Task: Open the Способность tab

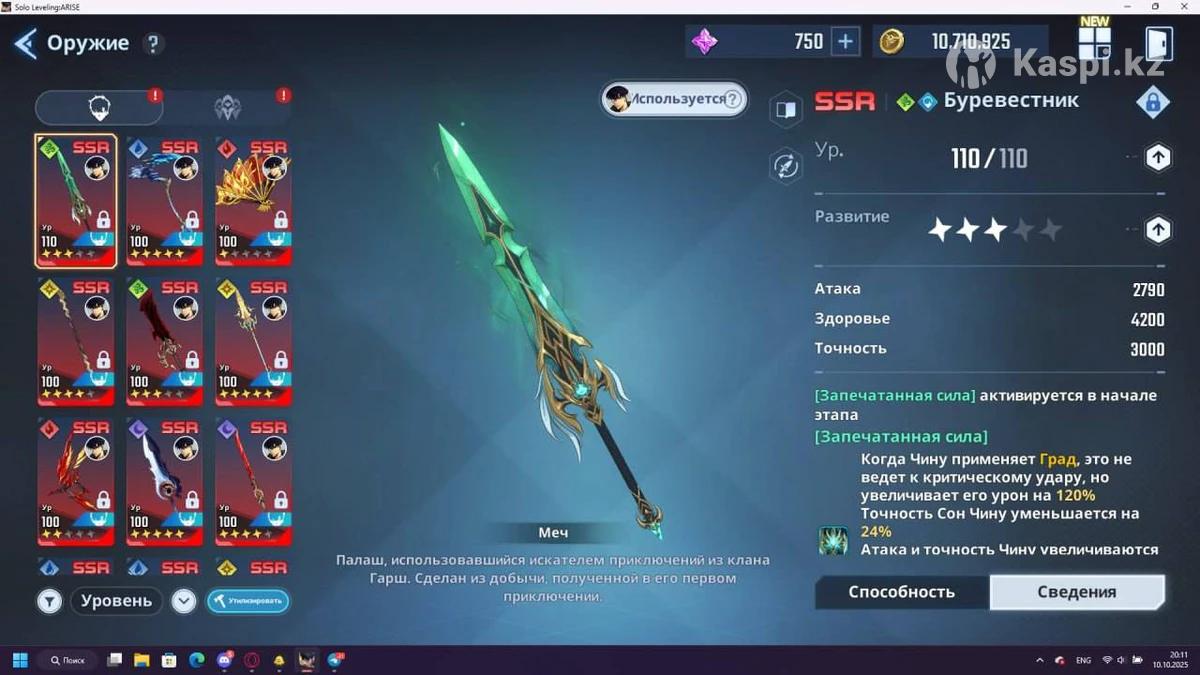Action: [x=901, y=592]
